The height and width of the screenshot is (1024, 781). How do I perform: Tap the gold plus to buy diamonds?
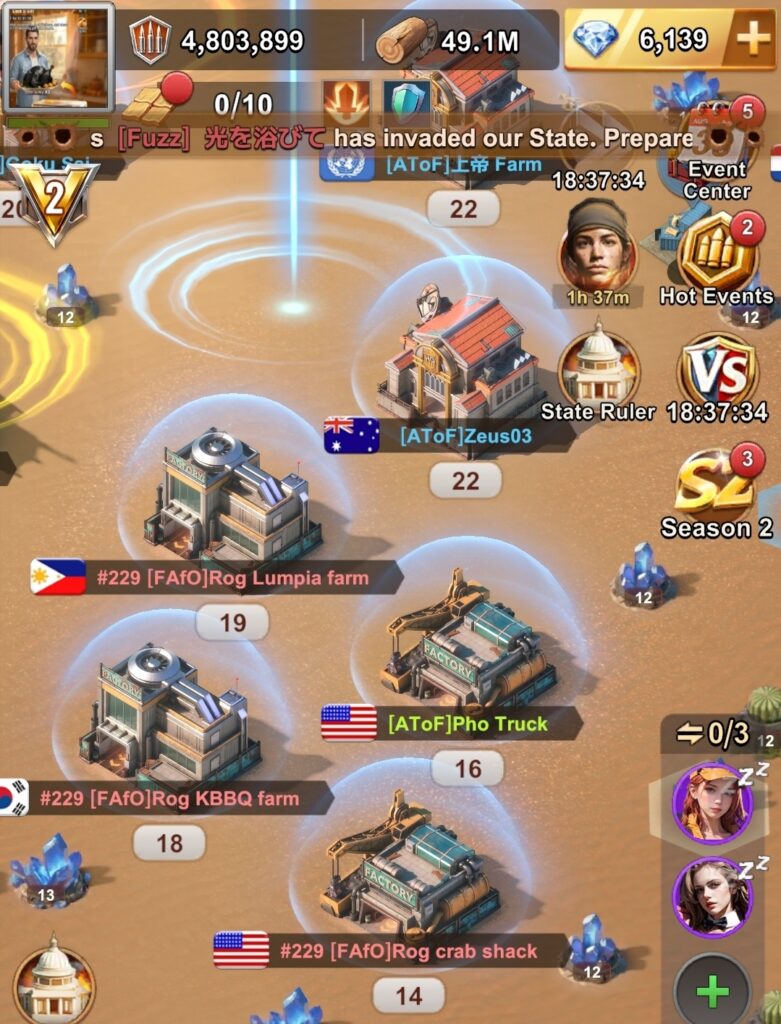click(x=751, y=40)
